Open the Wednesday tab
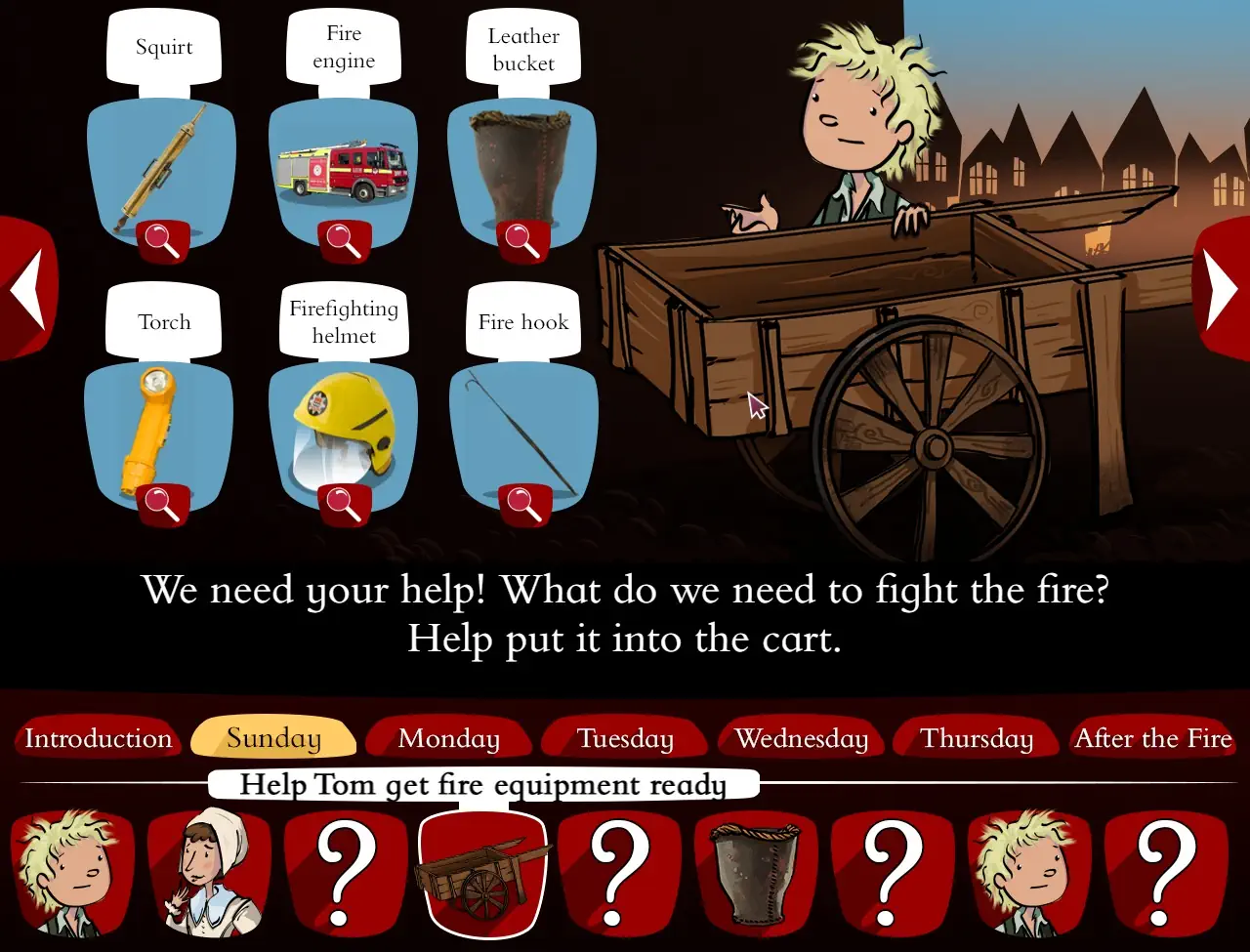The width and height of the screenshot is (1250, 952). tap(801, 739)
